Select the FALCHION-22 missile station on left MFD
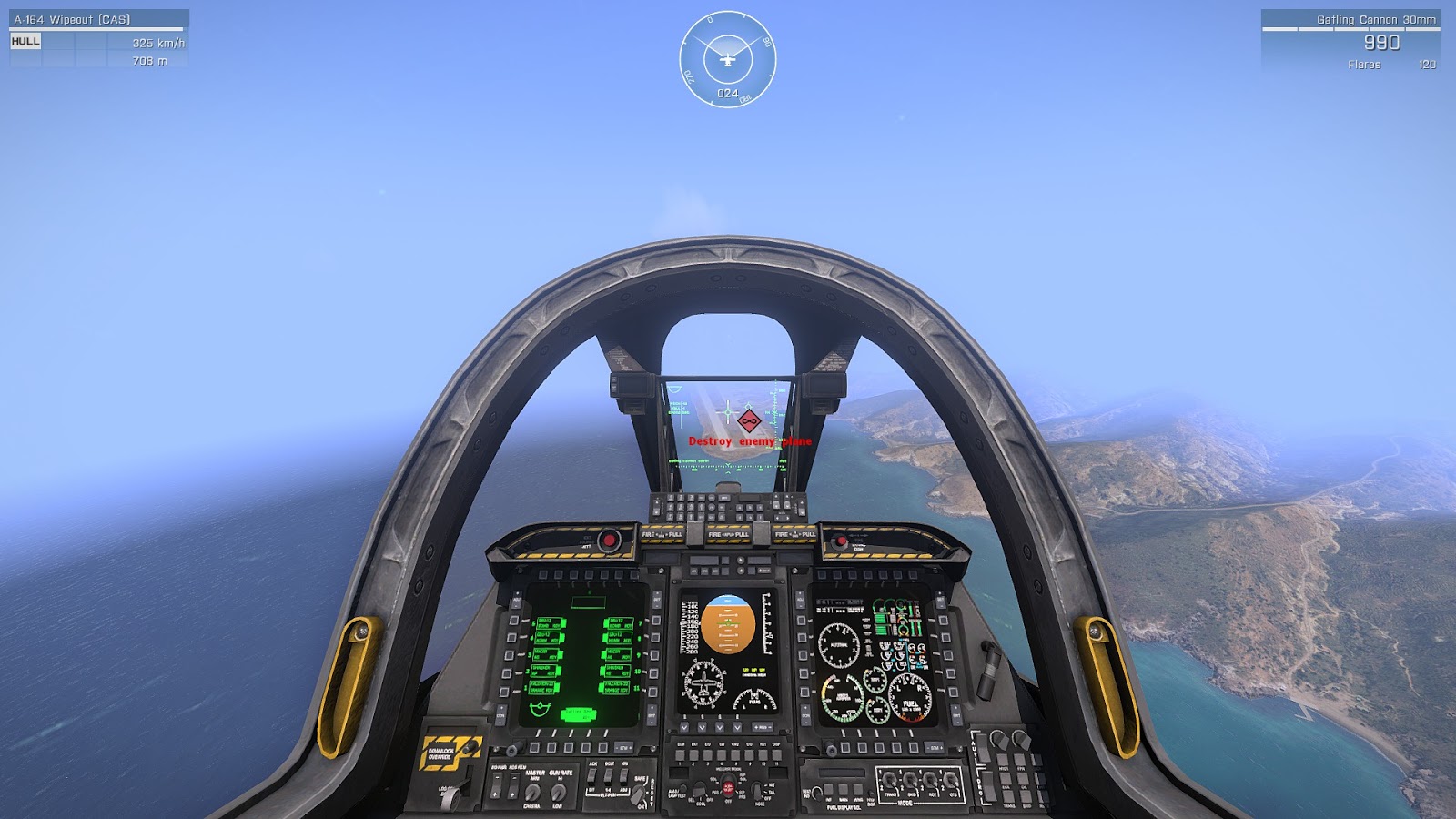Screen dimensions: 1456x819 point(541,687)
